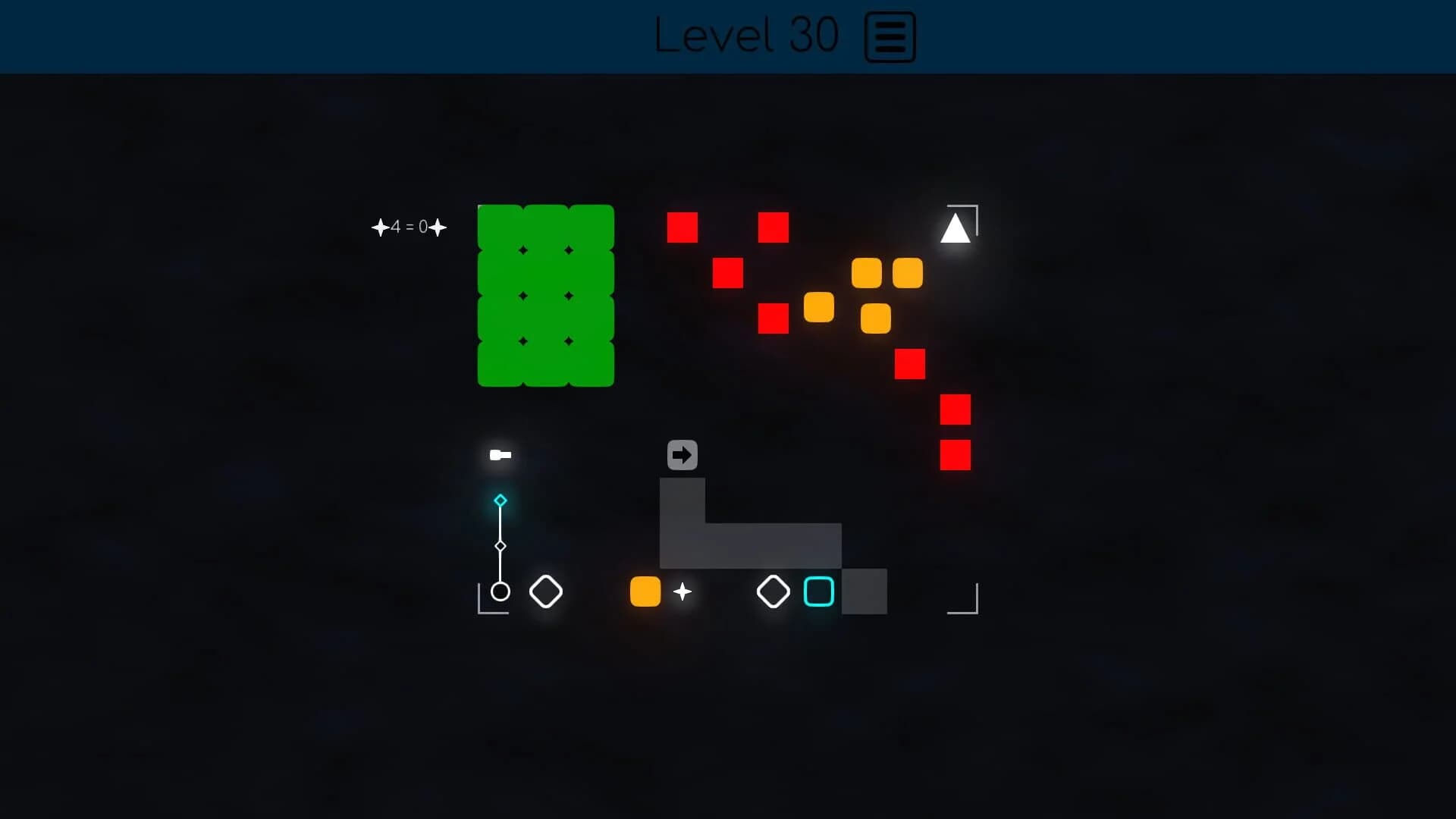Select the isolated orange square near the cluster

click(817, 307)
